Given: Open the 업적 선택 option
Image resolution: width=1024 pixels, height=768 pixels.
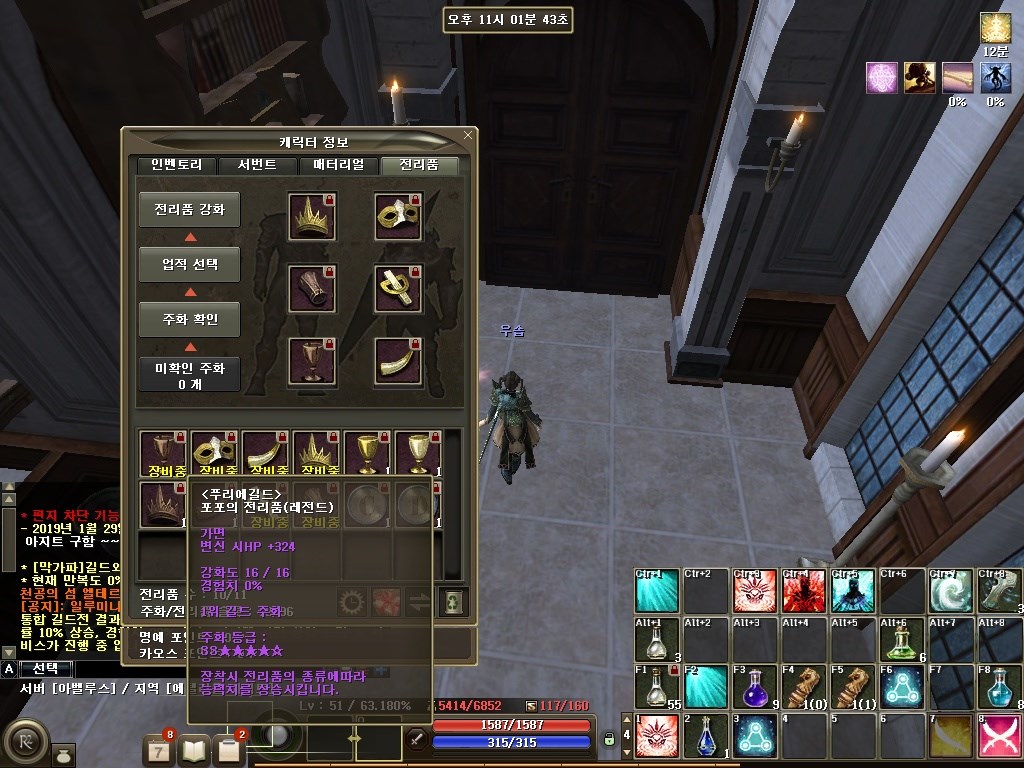Looking at the screenshot, I should [x=189, y=265].
